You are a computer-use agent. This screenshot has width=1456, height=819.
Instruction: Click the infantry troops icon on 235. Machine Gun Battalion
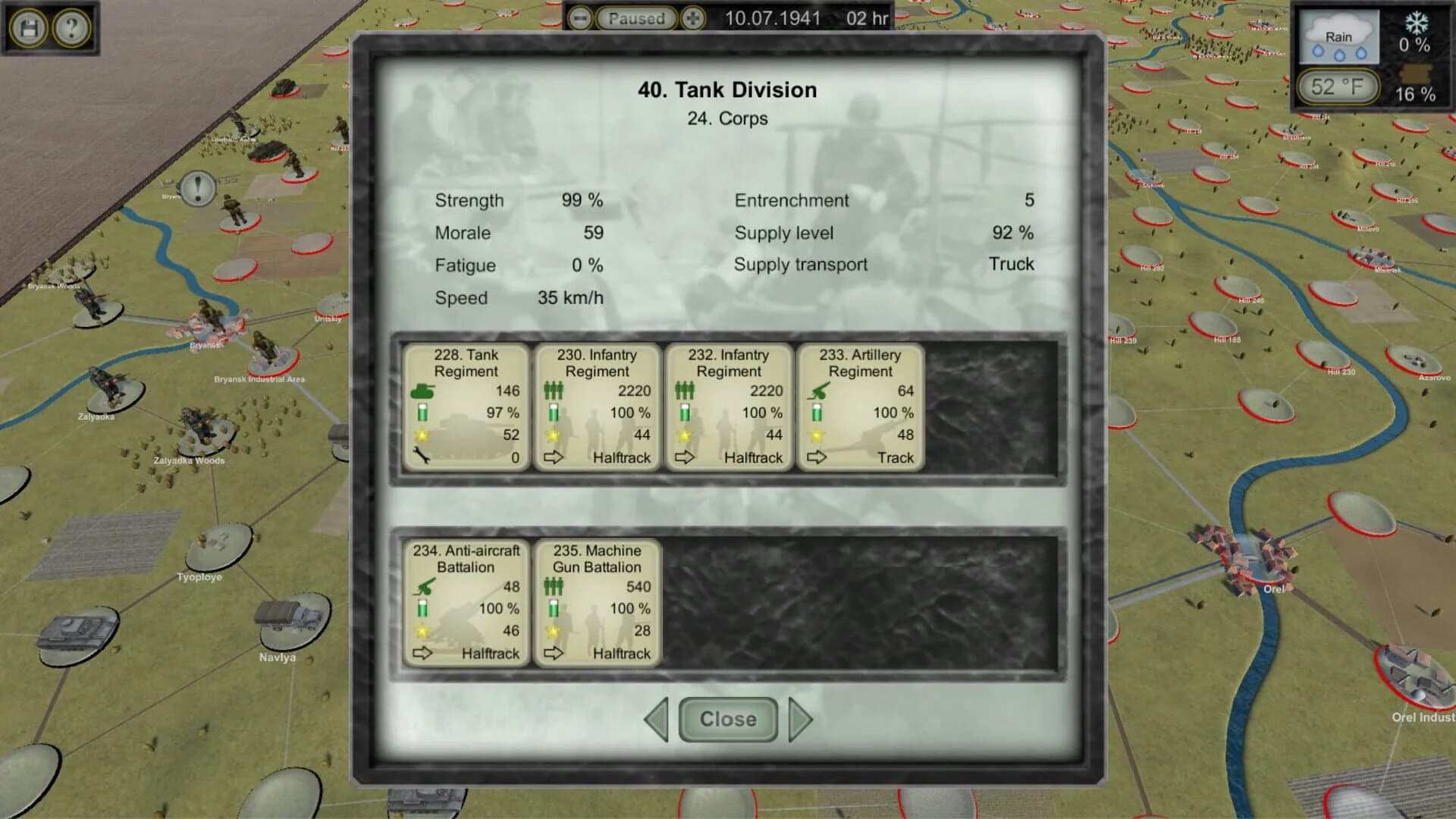[x=556, y=586]
